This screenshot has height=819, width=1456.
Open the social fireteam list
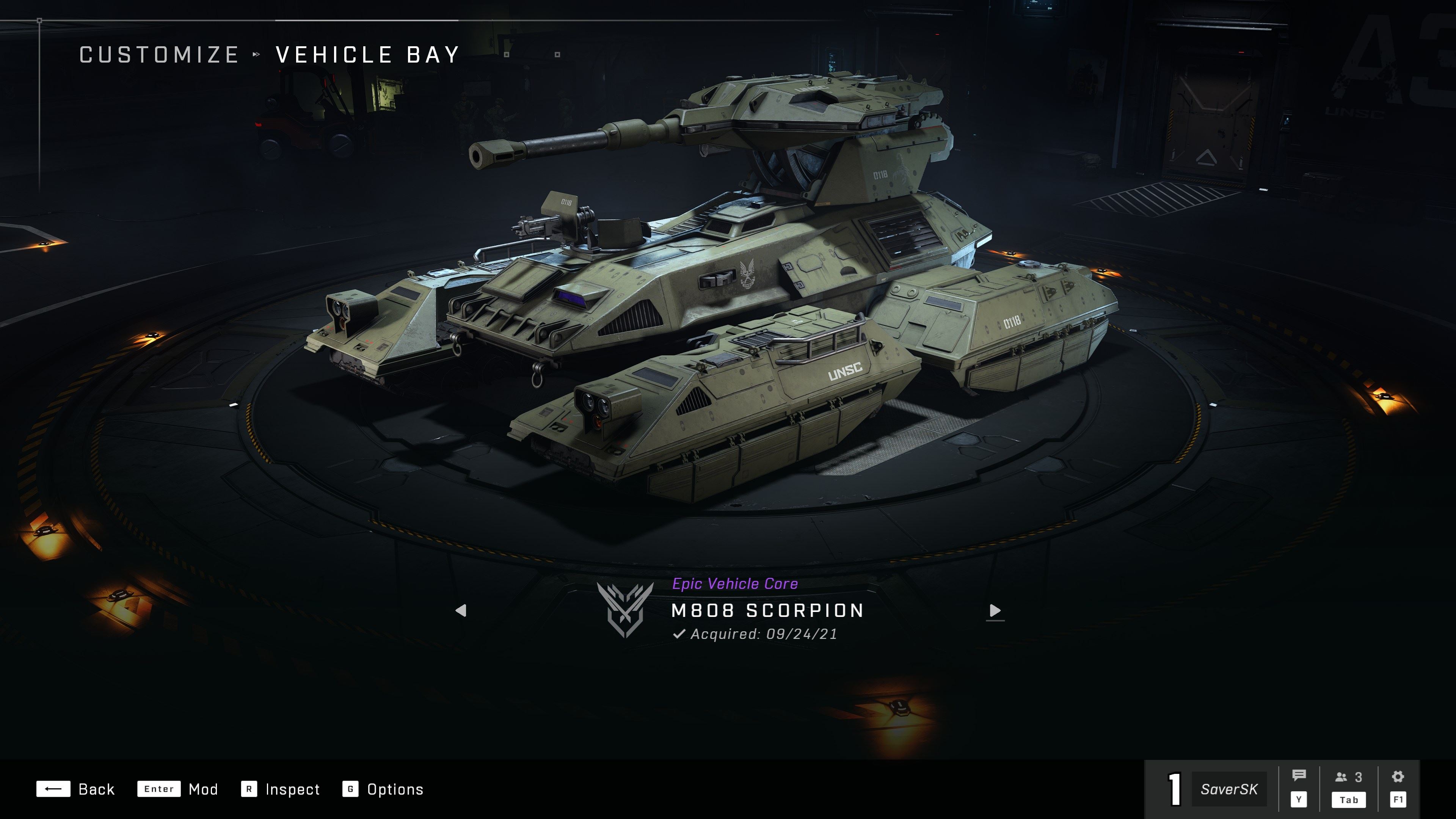point(1349,778)
